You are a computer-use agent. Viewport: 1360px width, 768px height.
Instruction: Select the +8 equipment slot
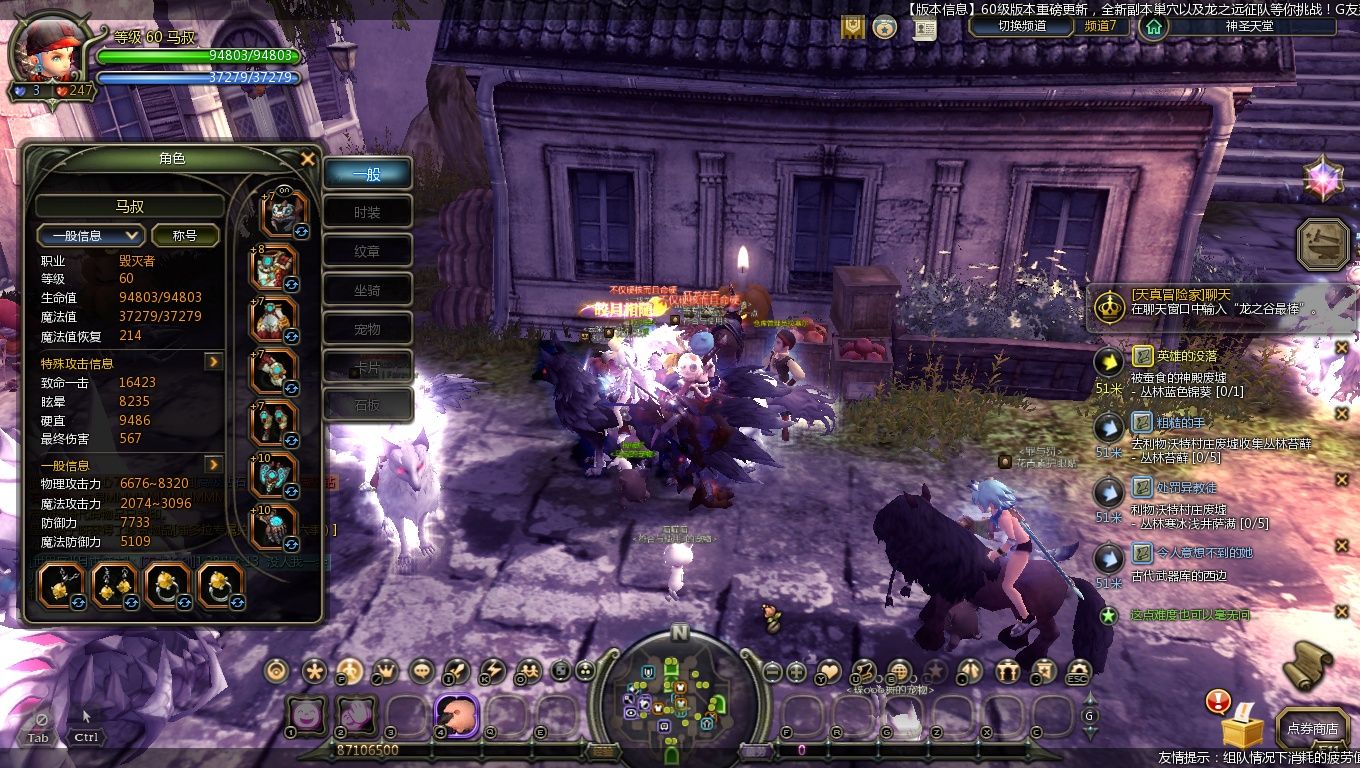tap(274, 267)
